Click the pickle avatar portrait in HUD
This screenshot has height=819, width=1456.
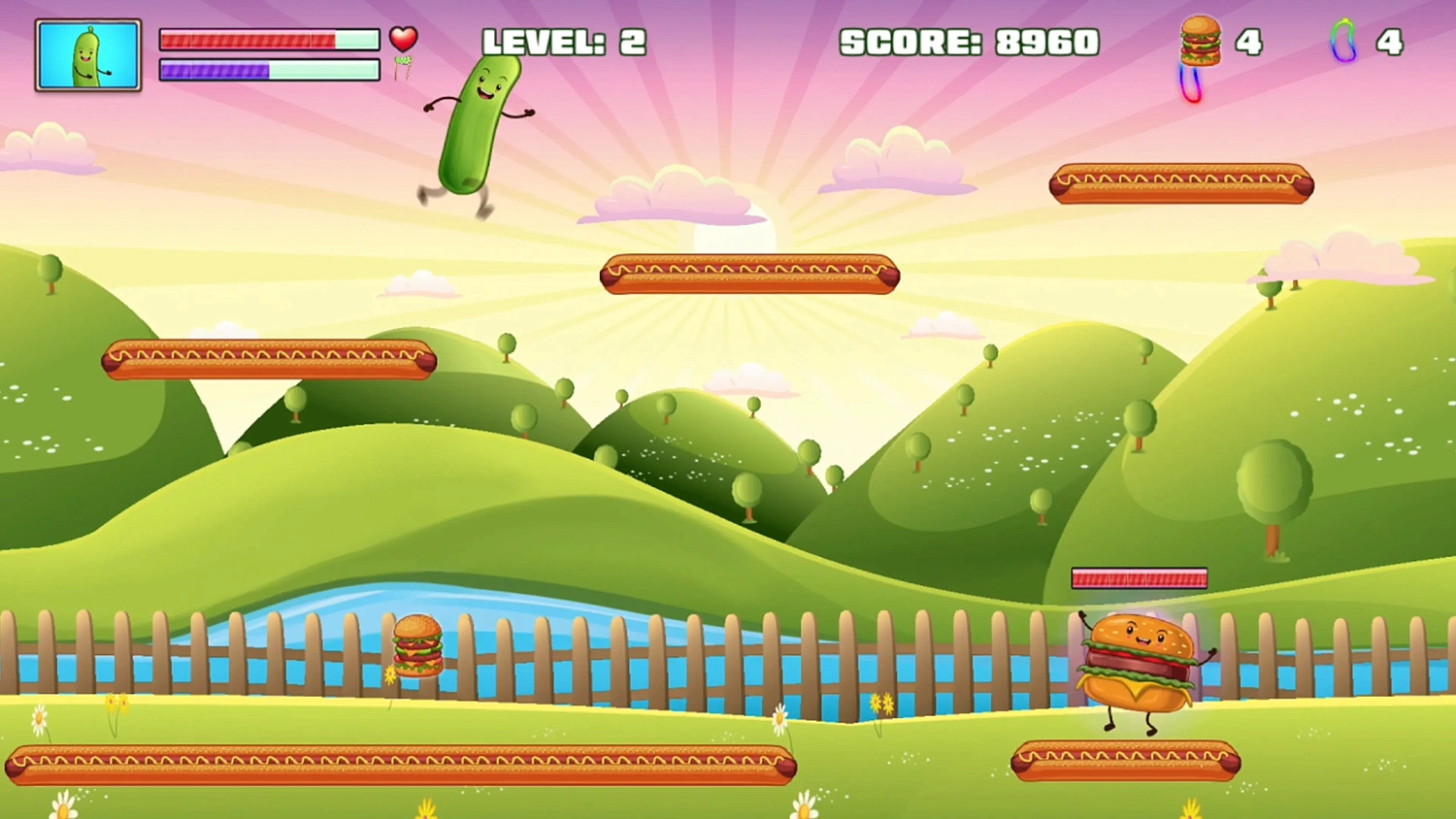[87, 53]
